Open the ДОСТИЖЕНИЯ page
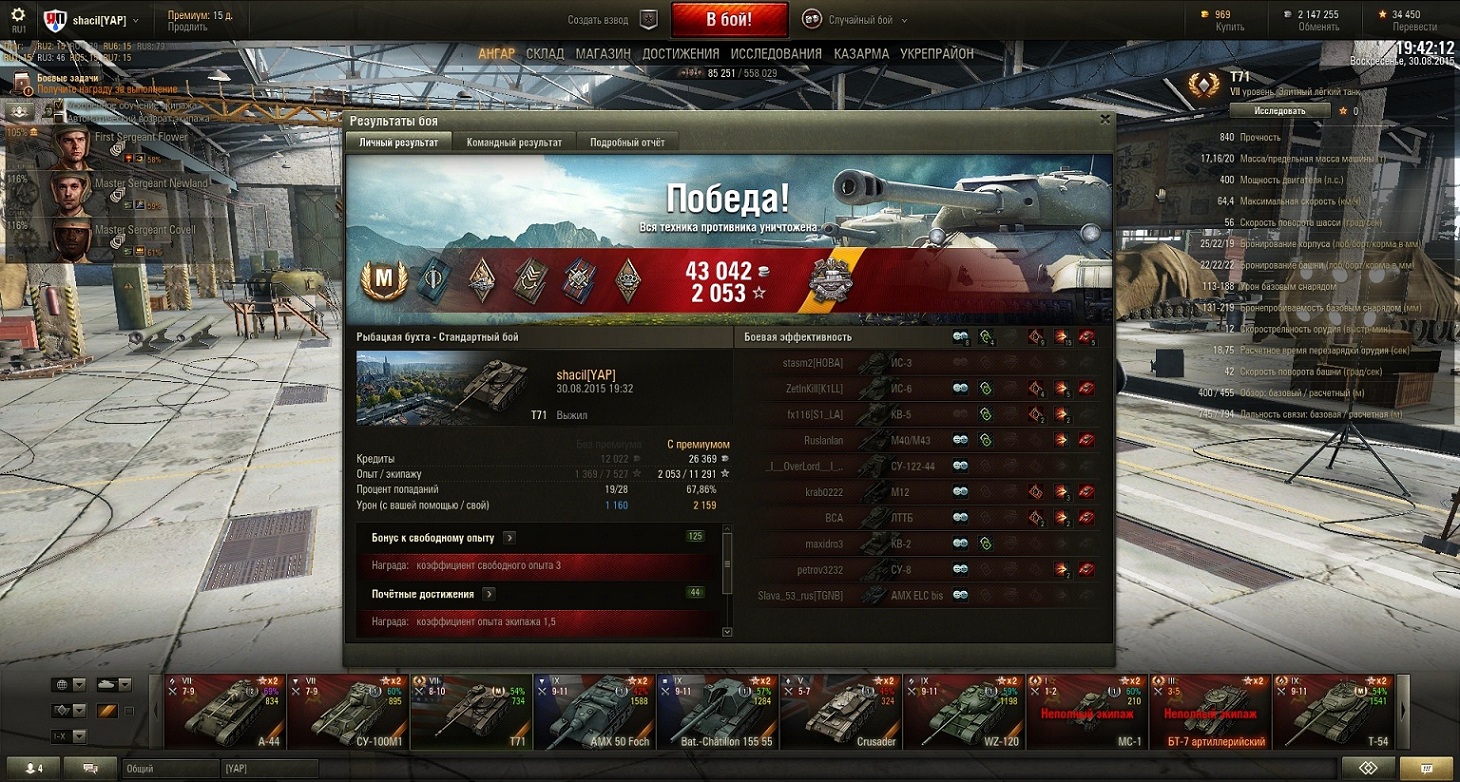Screen dimensions: 1460x782 [x=680, y=54]
